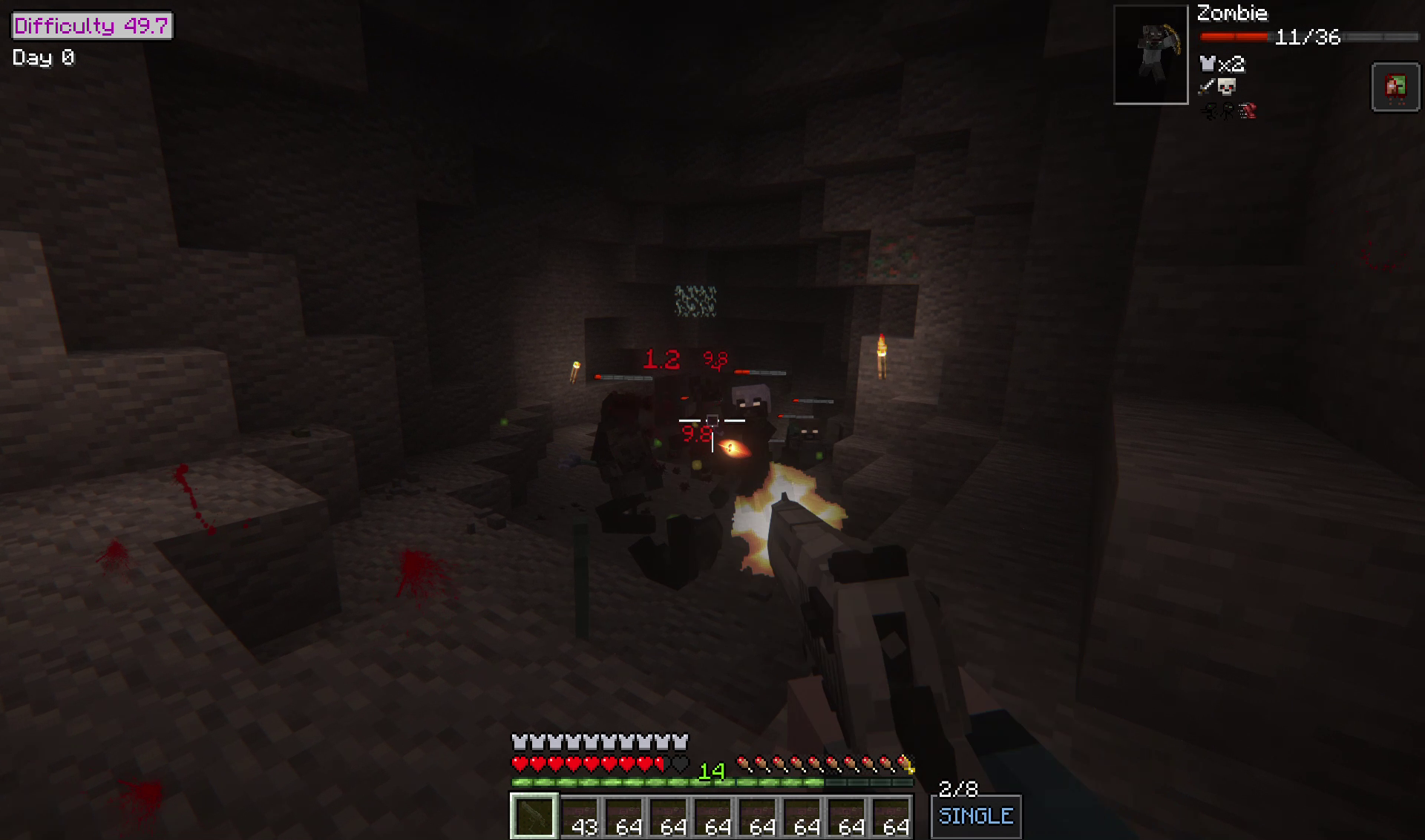Select the sword attack icon under Zombie info
The height and width of the screenshot is (840, 1425).
pyautogui.click(x=1206, y=86)
